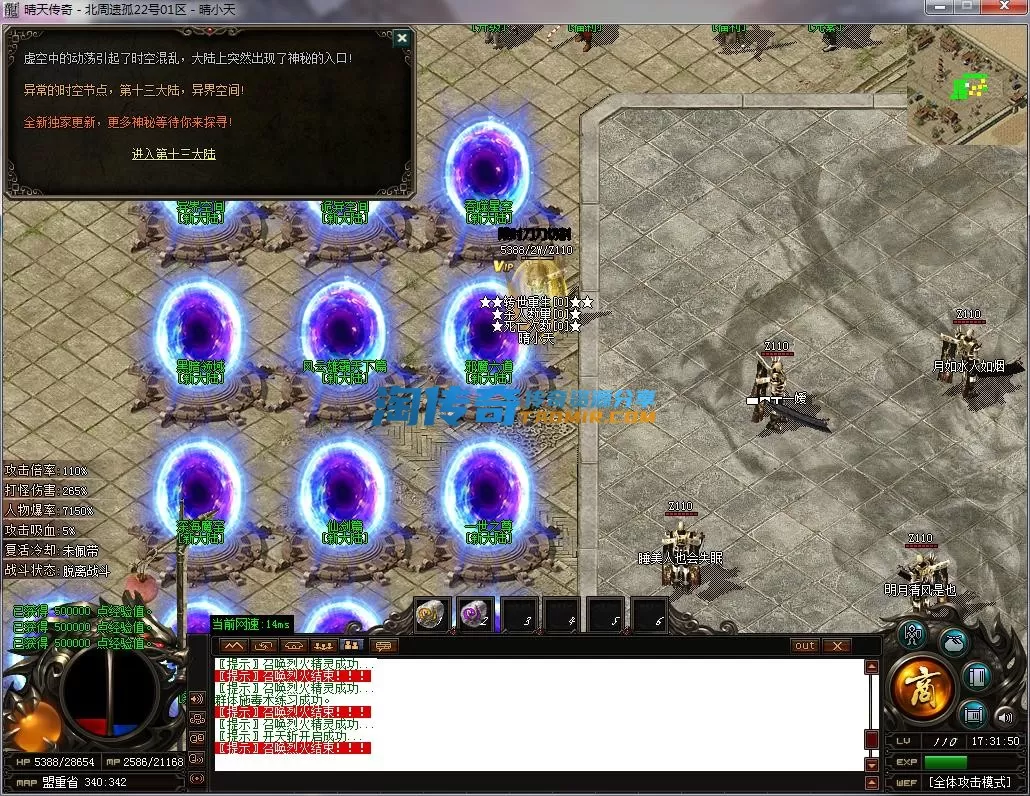Open the character equipment panel icon

pyautogui.click(x=911, y=634)
